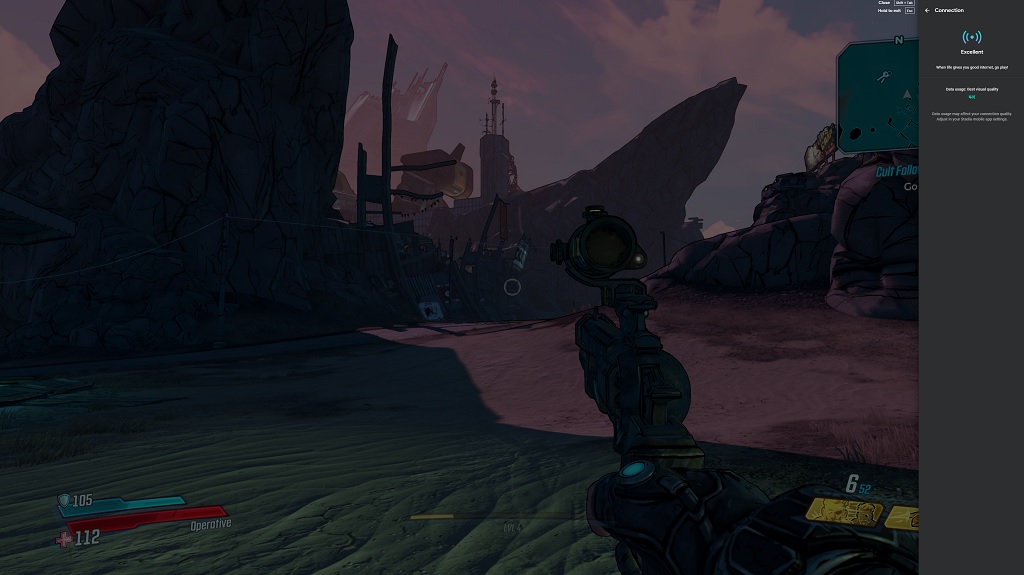Go back from the Connection panel
Viewport: 1024px width, 575px height.
[x=927, y=10]
